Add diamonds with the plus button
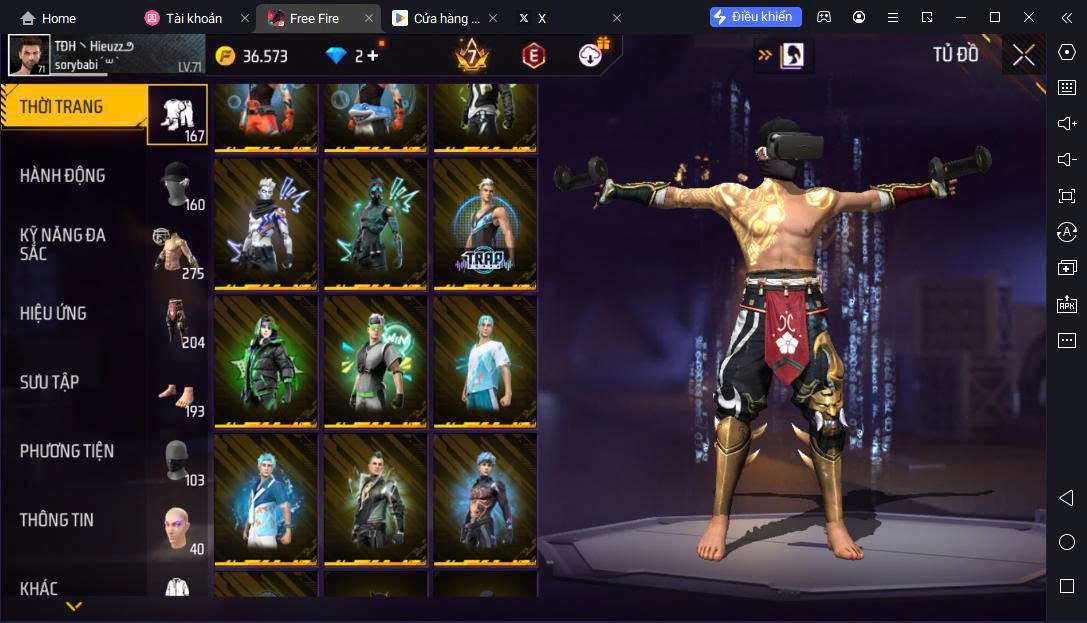The height and width of the screenshot is (623, 1087). click(372, 56)
